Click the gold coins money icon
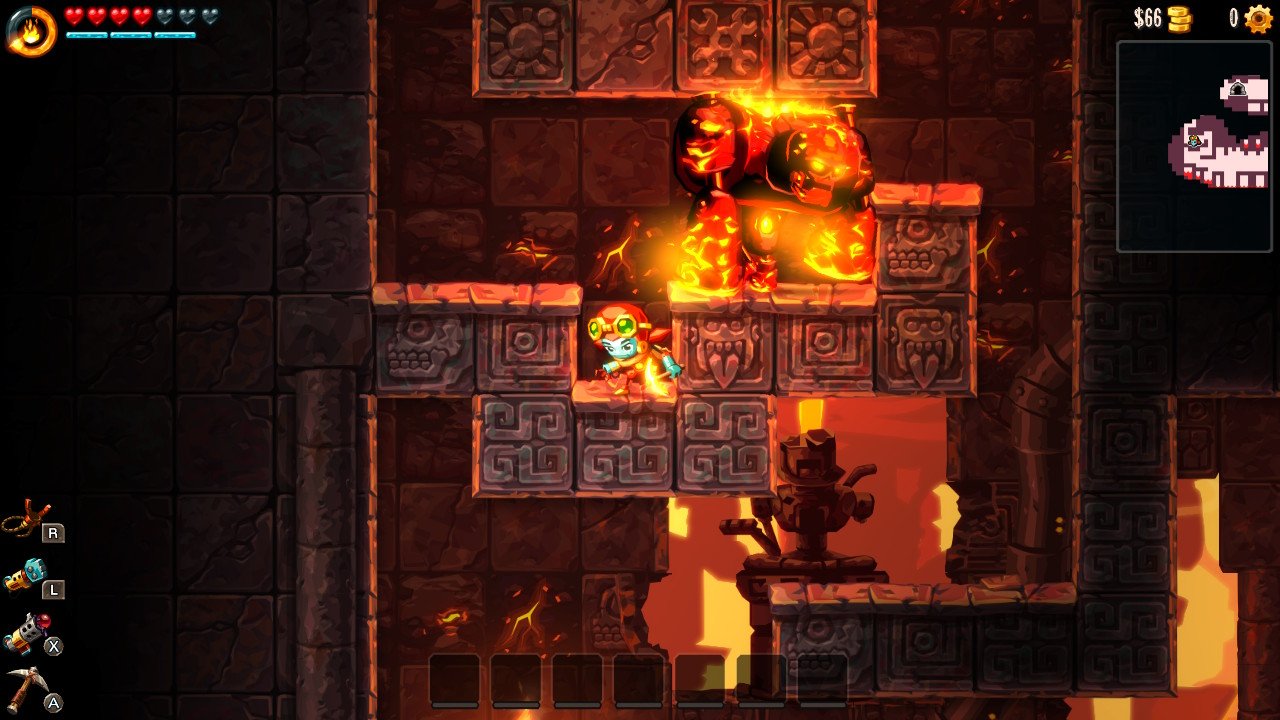Viewport: 1280px width, 720px height. pos(1180,19)
